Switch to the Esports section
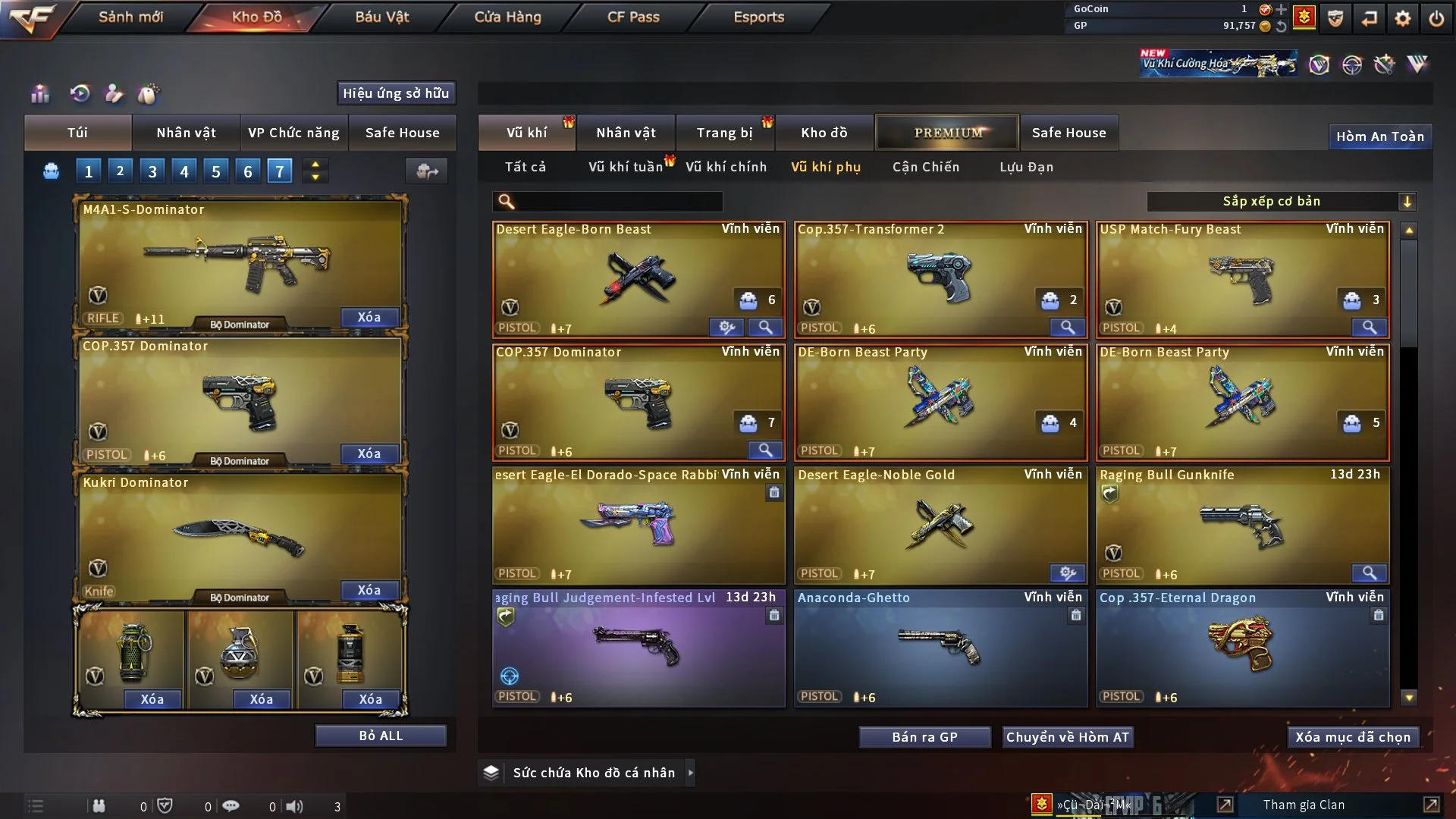The height and width of the screenshot is (819, 1456). pyautogui.click(x=758, y=17)
